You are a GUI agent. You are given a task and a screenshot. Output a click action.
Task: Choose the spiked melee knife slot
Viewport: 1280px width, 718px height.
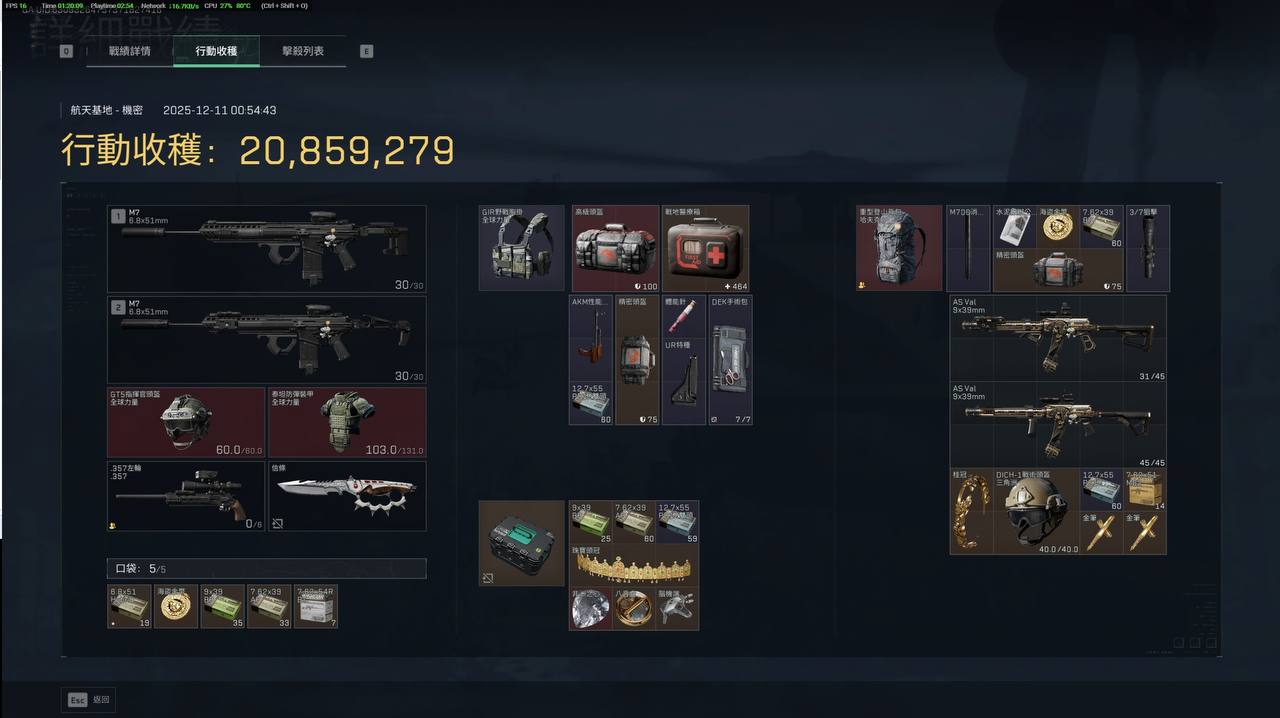point(347,495)
